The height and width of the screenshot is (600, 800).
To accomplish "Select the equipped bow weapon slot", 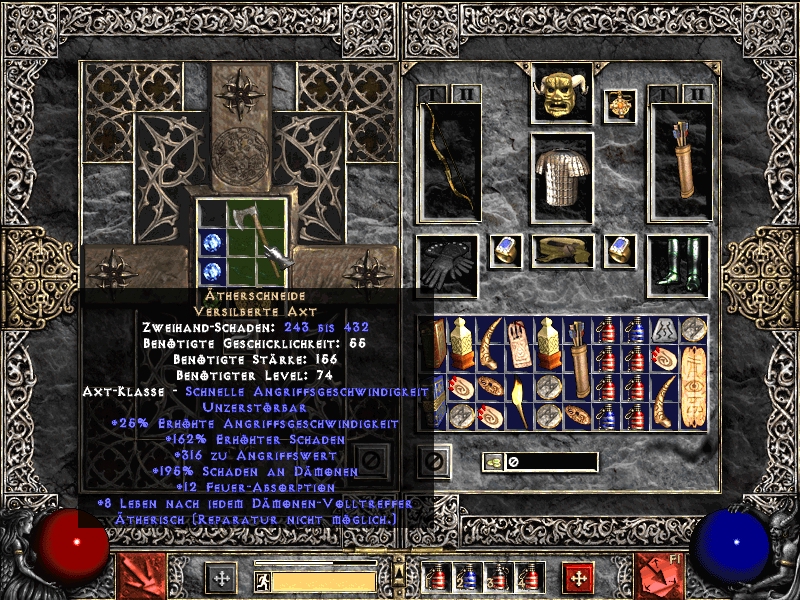I will coord(449,163).
